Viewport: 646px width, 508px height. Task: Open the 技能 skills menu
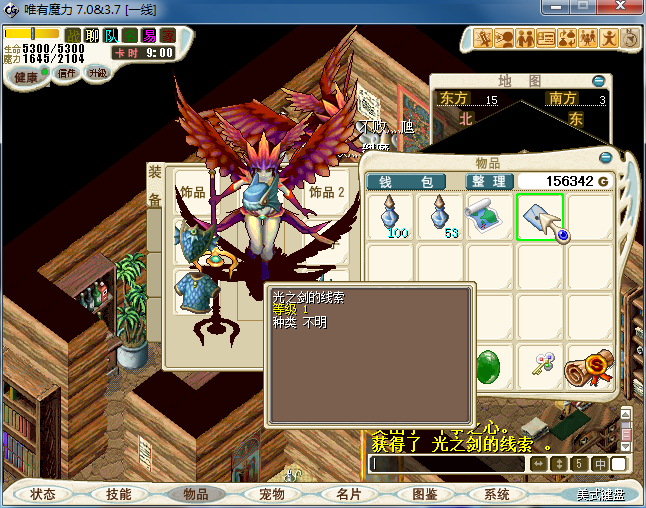click(119, 494)
